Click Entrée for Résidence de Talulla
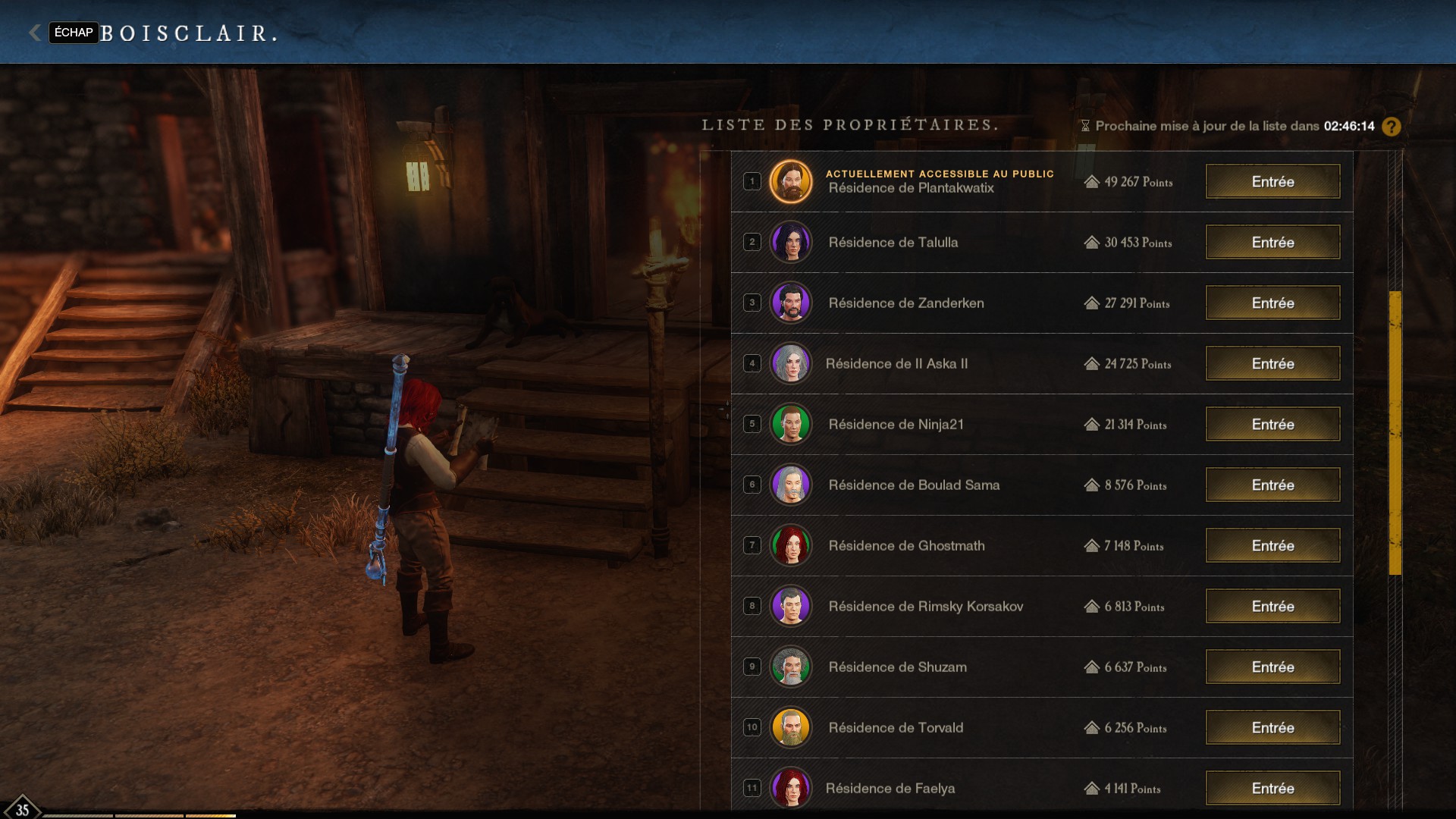Image resolution: width=1456 pixels, height=819 pixels. point(1272,243)
